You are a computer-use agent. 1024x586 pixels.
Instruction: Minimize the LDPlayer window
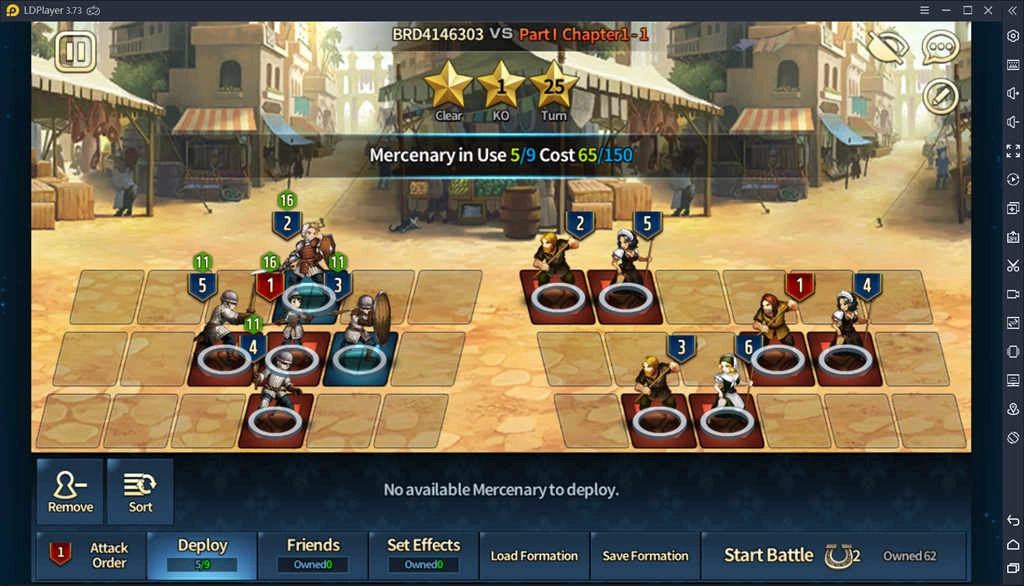(x=944, y=10)
